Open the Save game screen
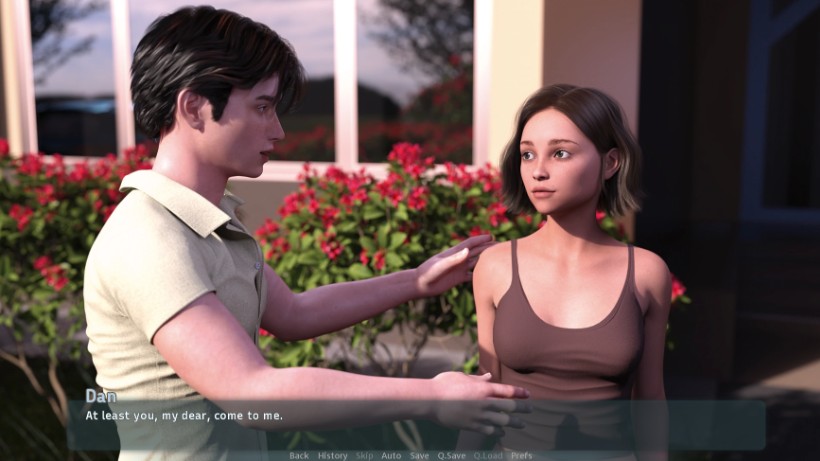The height and width of the screenshot is (461, 820). click(419, 455)
